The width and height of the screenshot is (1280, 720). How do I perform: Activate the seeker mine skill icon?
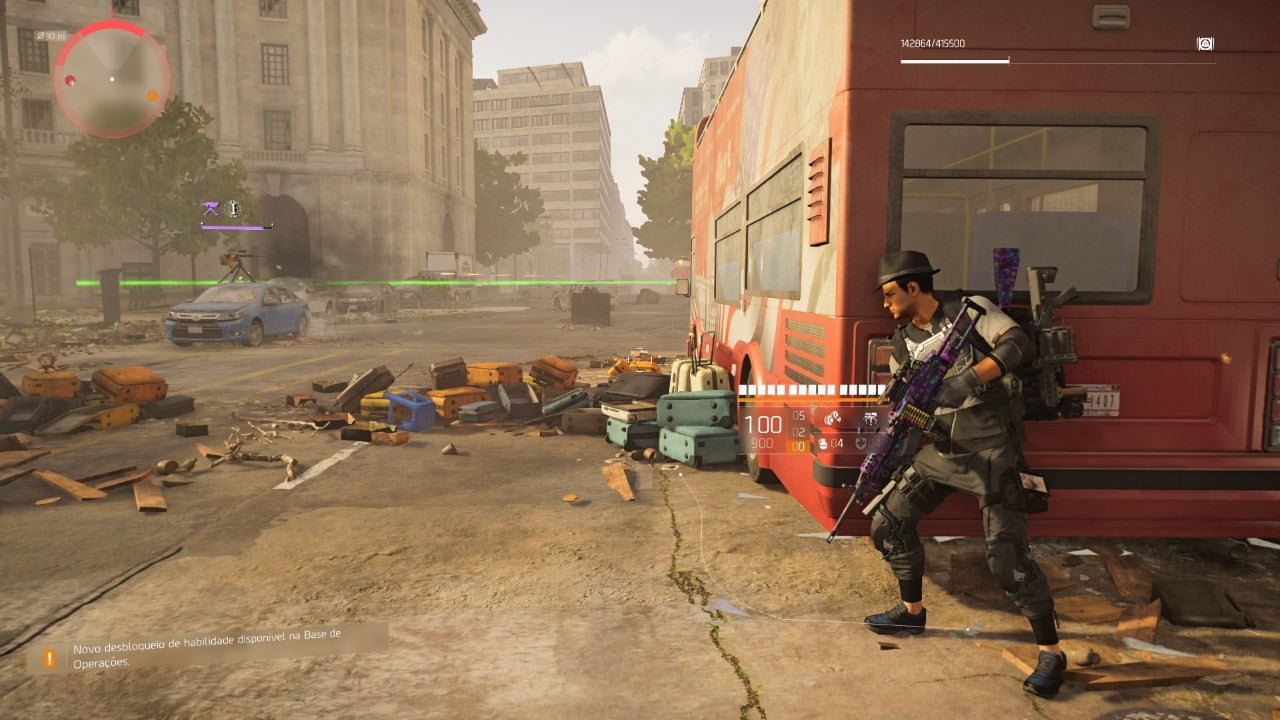click(831, 418)
